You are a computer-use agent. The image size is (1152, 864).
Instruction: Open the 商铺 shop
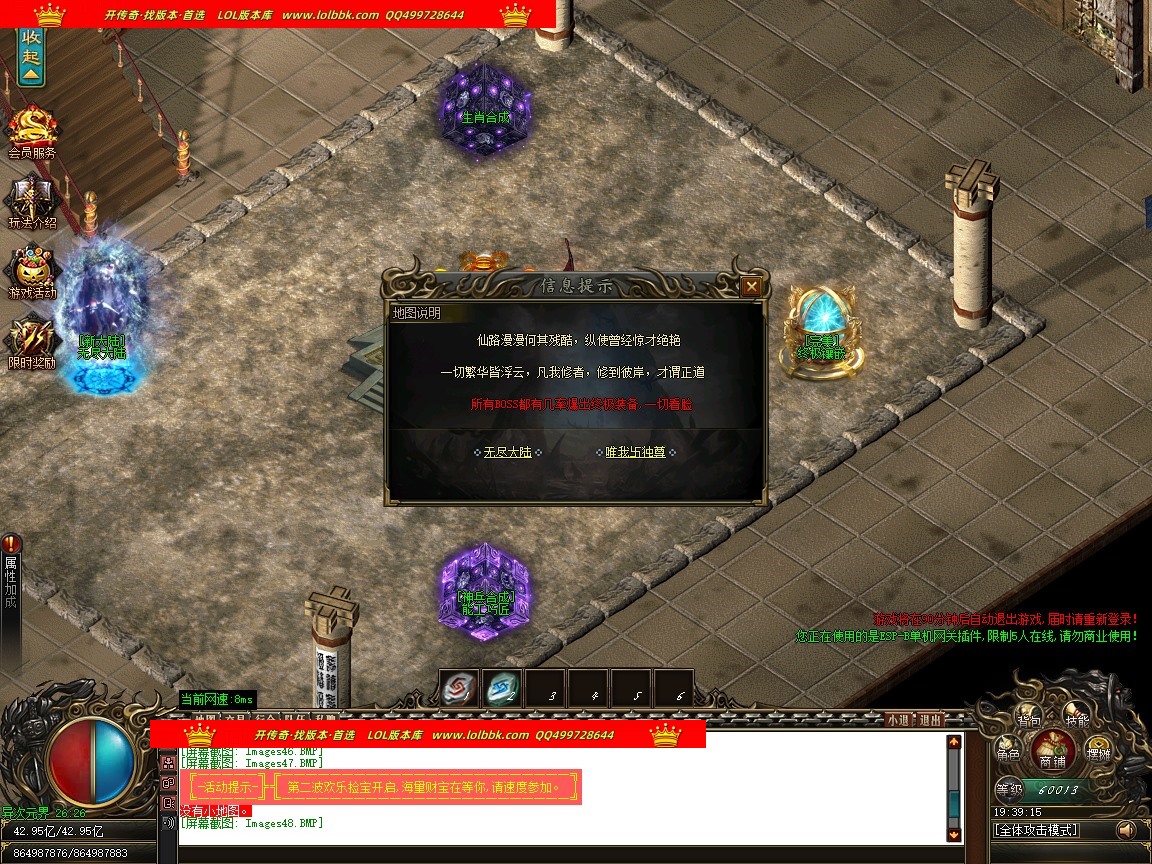1052,750
